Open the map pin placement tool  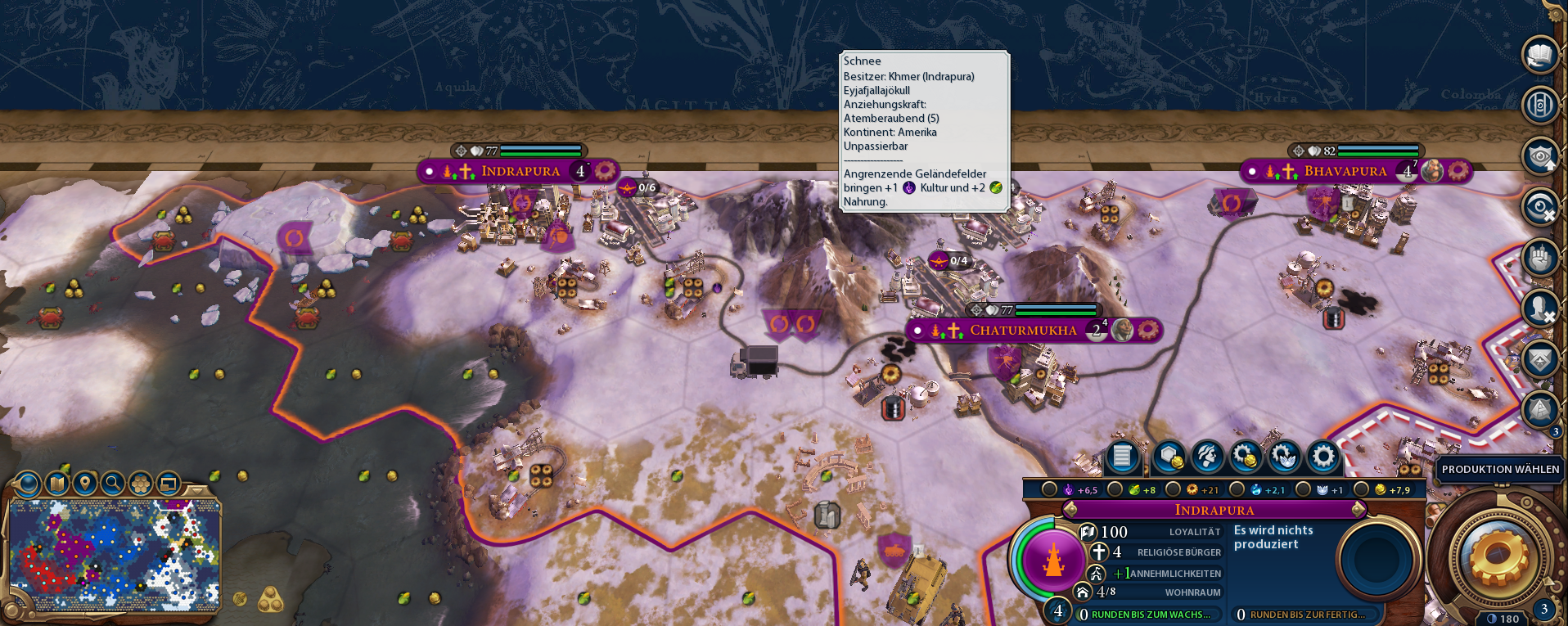coord(84,484)
